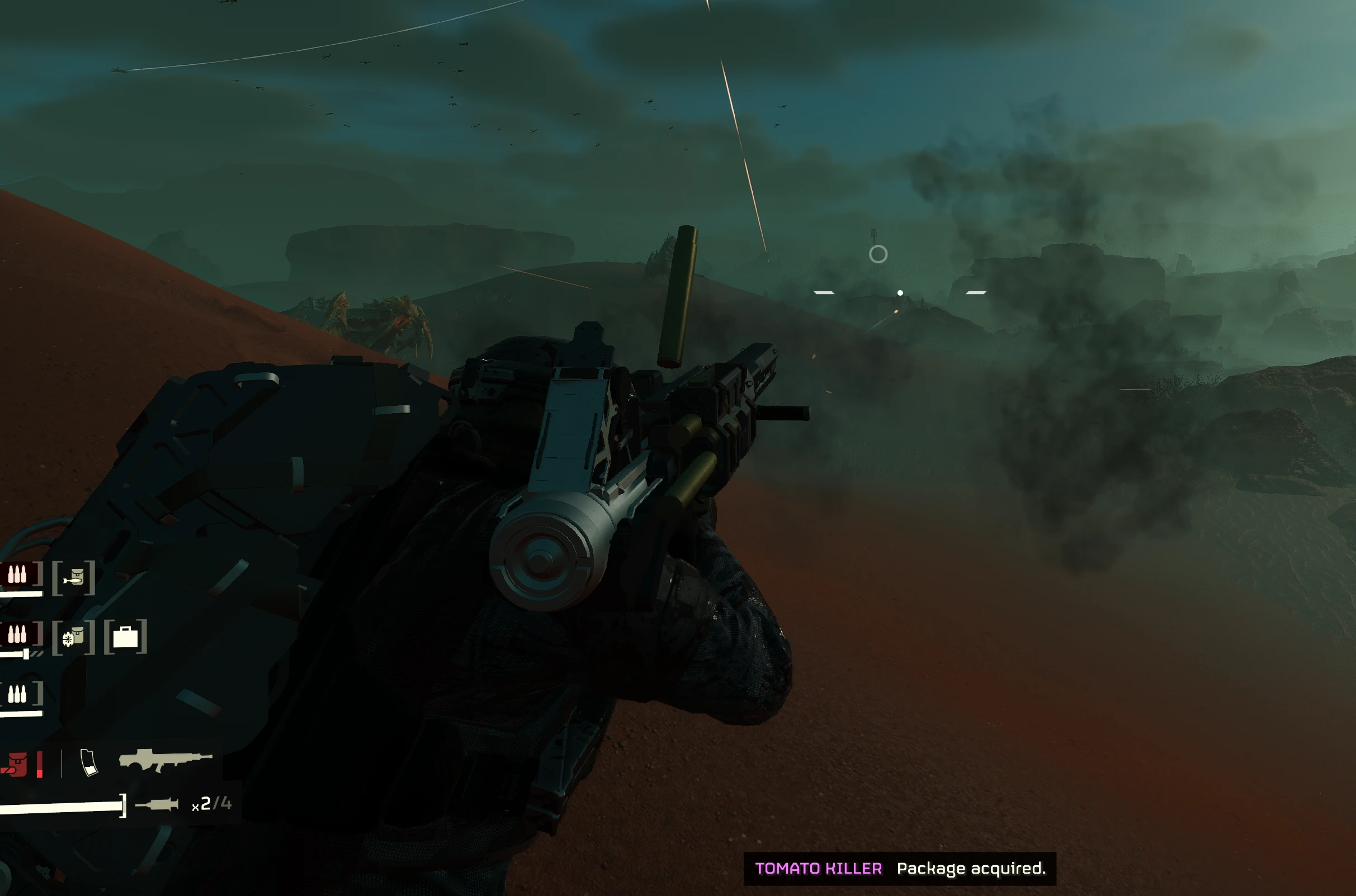This screenshot has width=1356, height=896.
Task: Select the teammate backpack with missile icon
Action: (74, 579)
